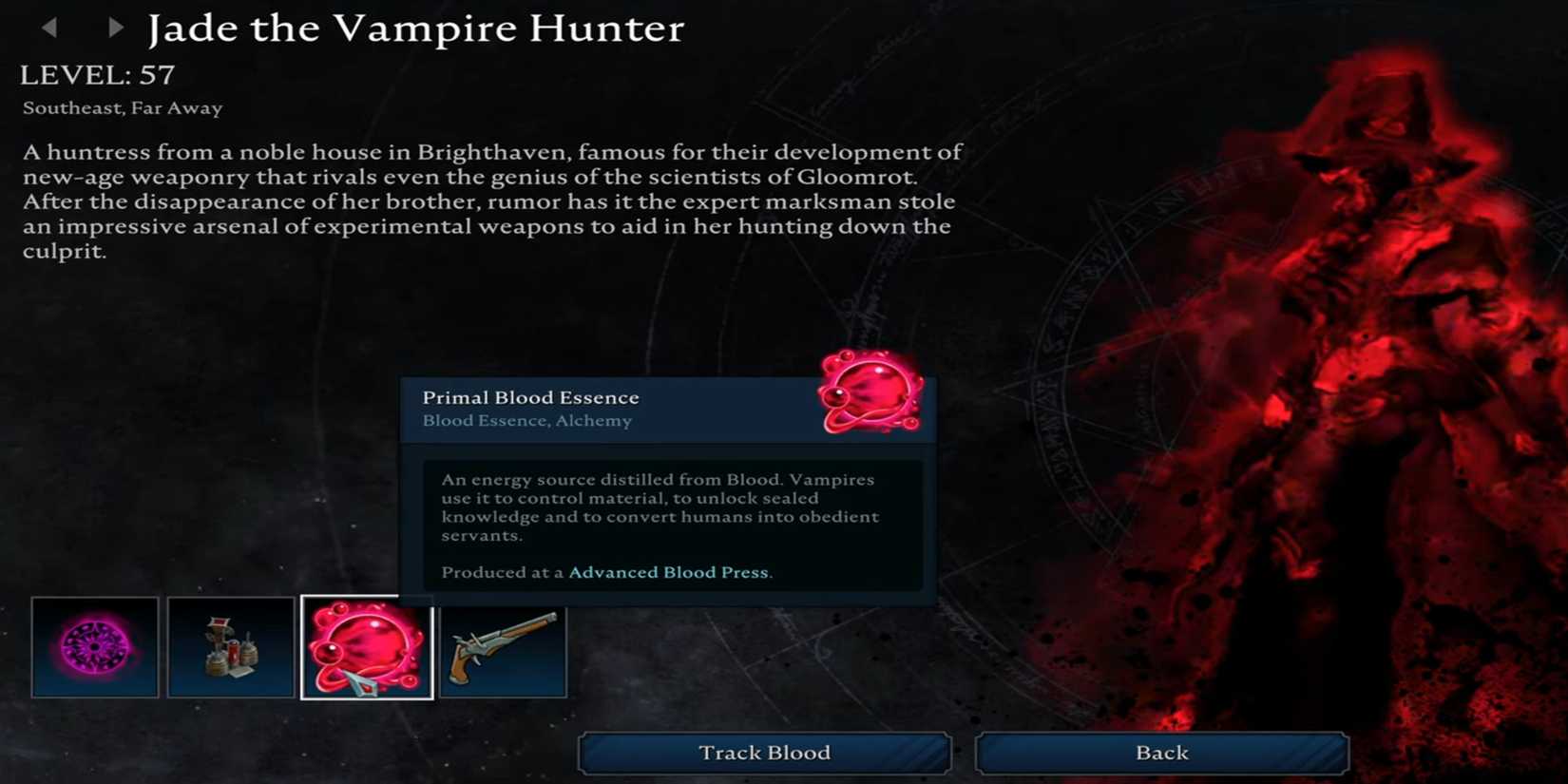Select the Blood Press structure reward icon
Image resolution: width=1568 pixels, height=784 pixels.
coord(231,648)
